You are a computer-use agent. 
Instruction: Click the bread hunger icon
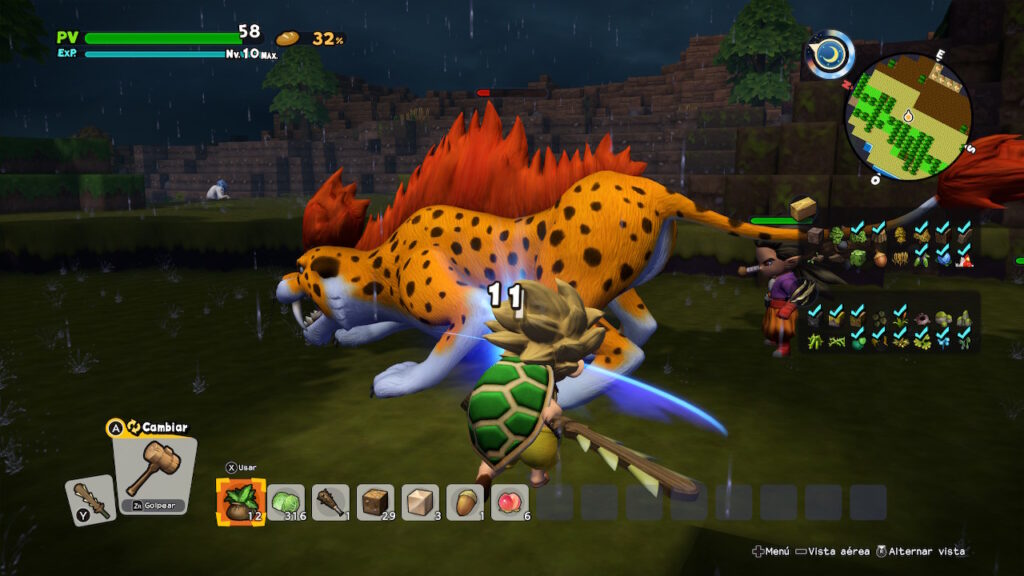288,39
